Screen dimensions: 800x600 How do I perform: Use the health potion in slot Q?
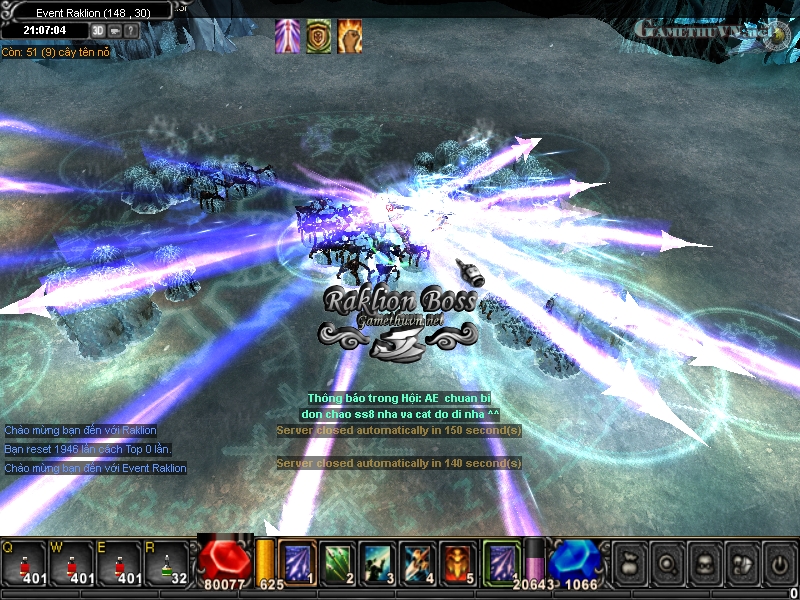24,562
